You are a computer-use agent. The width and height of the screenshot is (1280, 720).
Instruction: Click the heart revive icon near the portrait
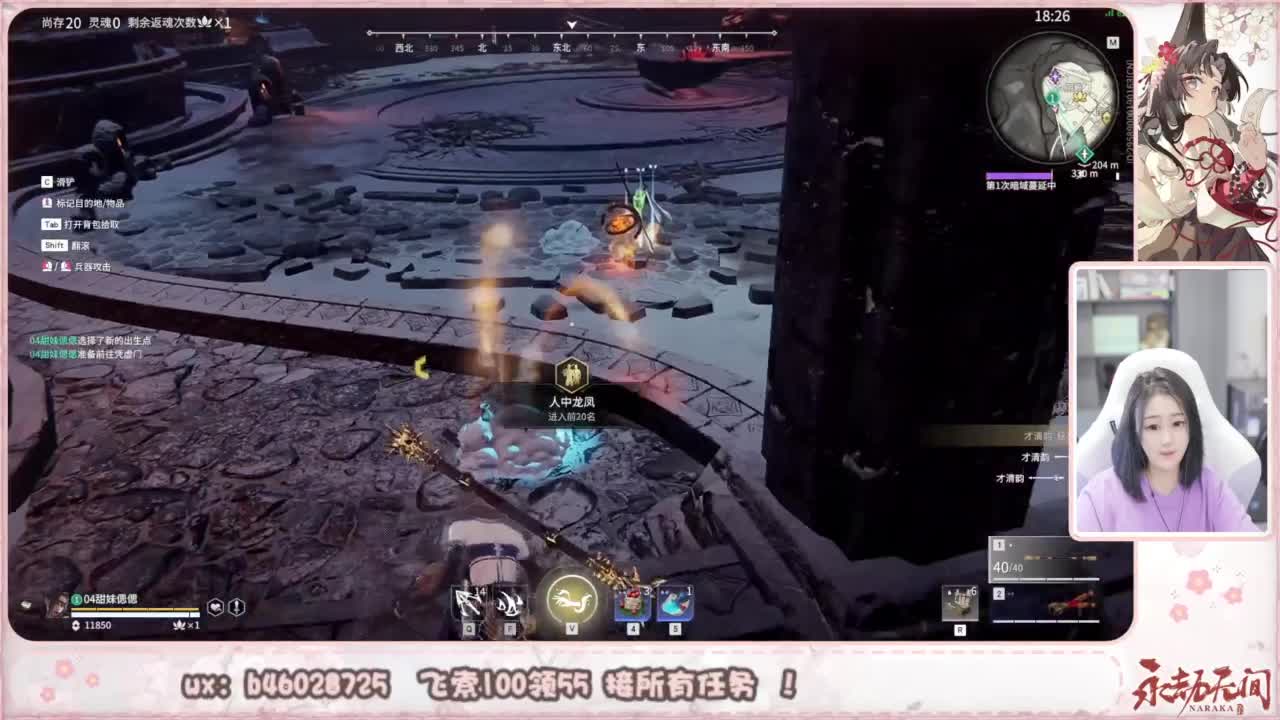coord(215,605)
